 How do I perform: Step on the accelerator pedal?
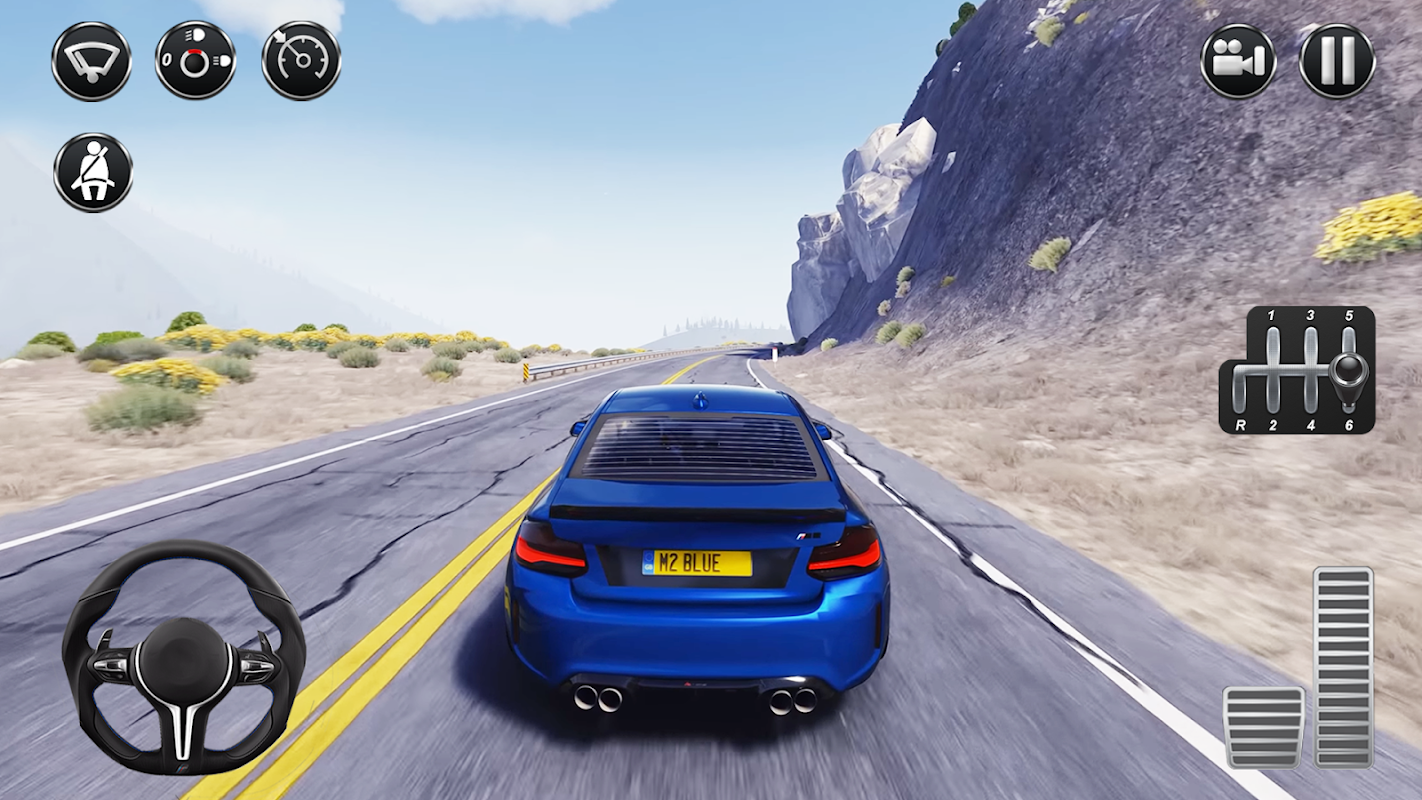(1343, 667)
